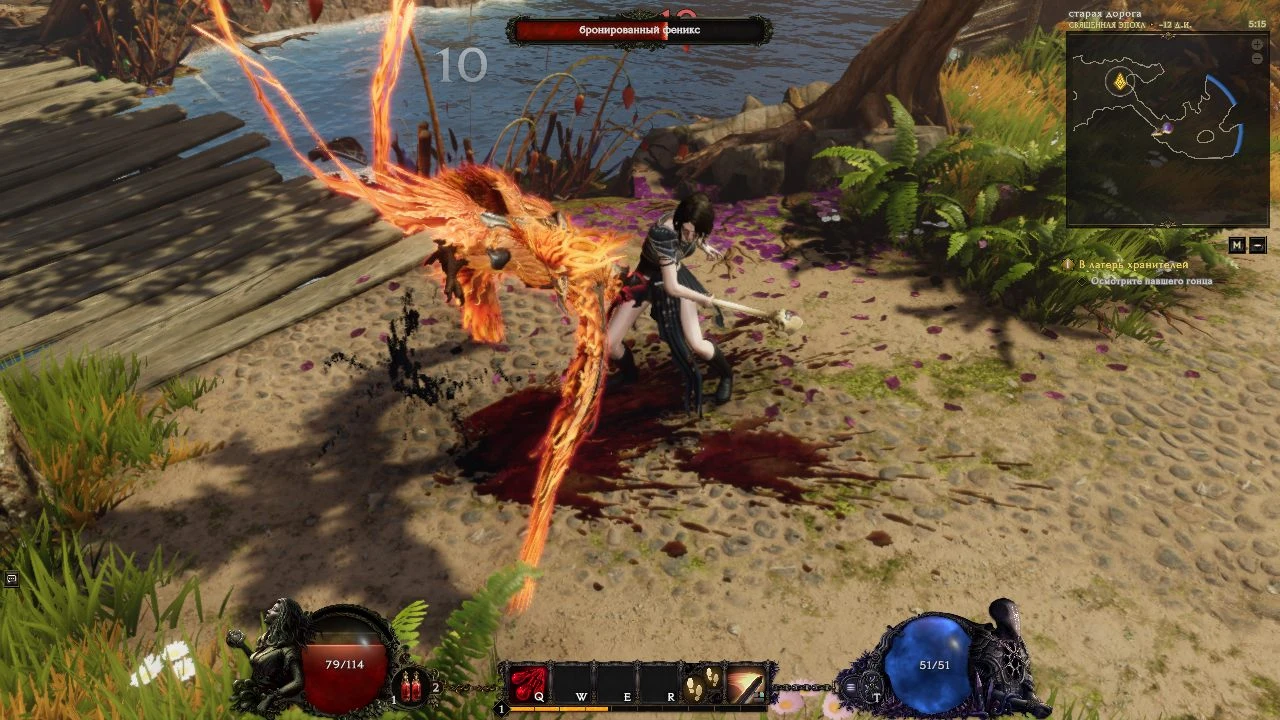
Task: Open the full map with M button
Action: coord(1238,245)
